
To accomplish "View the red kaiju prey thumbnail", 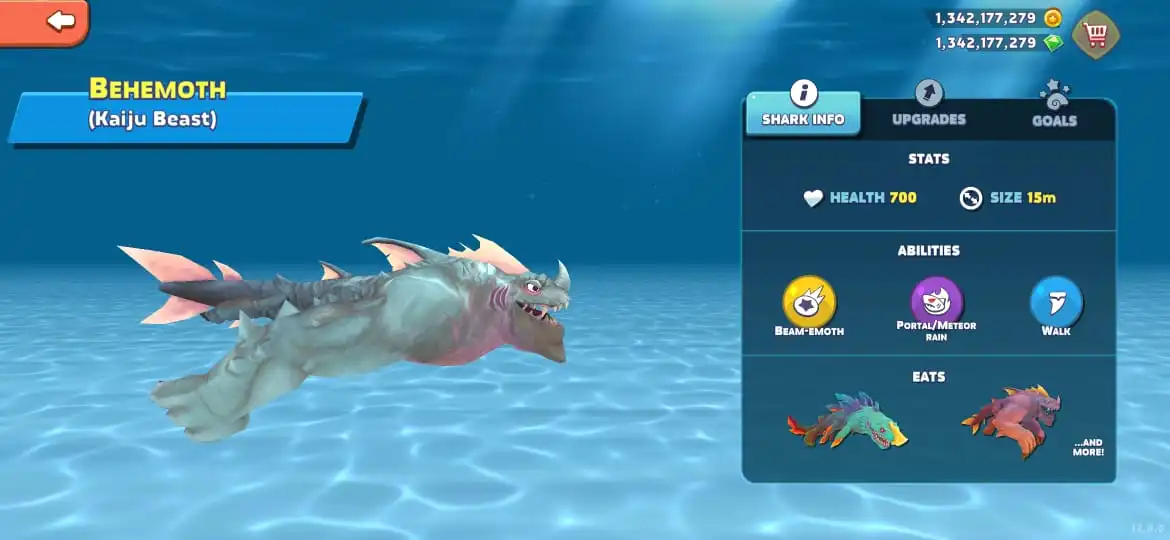I will [1011, 420].
